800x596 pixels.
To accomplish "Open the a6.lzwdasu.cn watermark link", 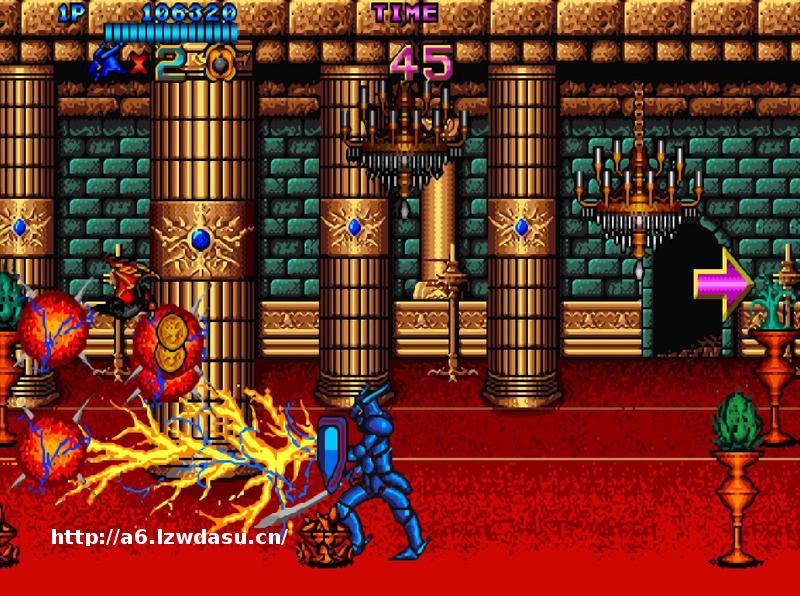I will tap(169, 537).
